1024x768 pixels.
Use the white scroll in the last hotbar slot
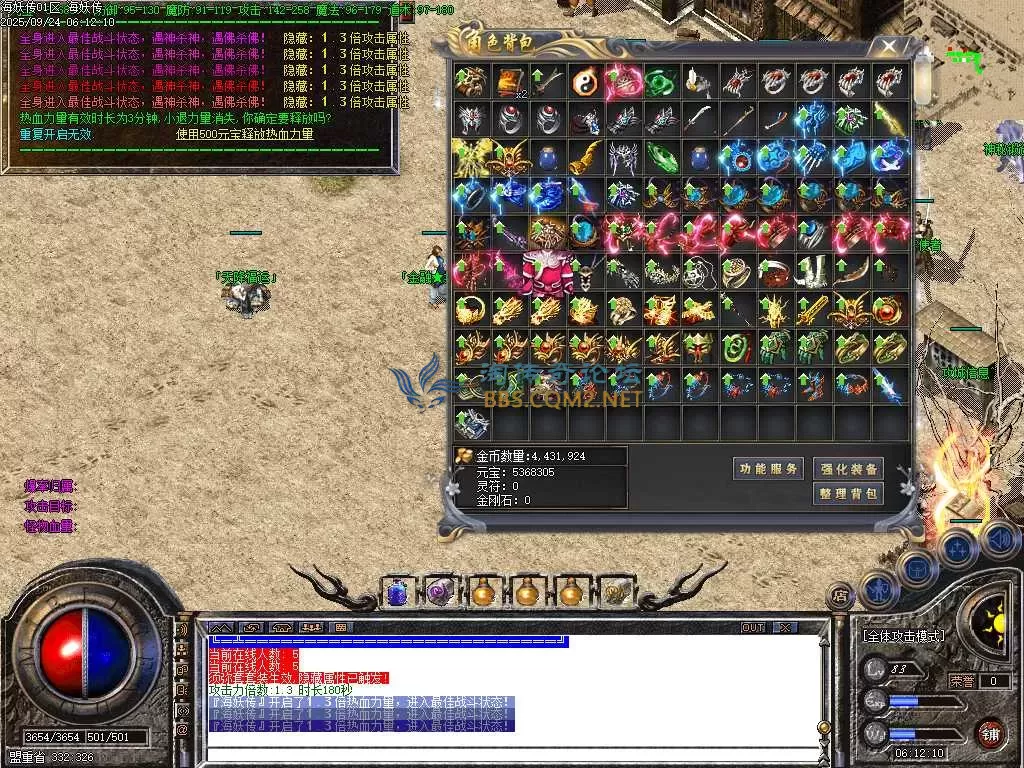tap(616, 593)
